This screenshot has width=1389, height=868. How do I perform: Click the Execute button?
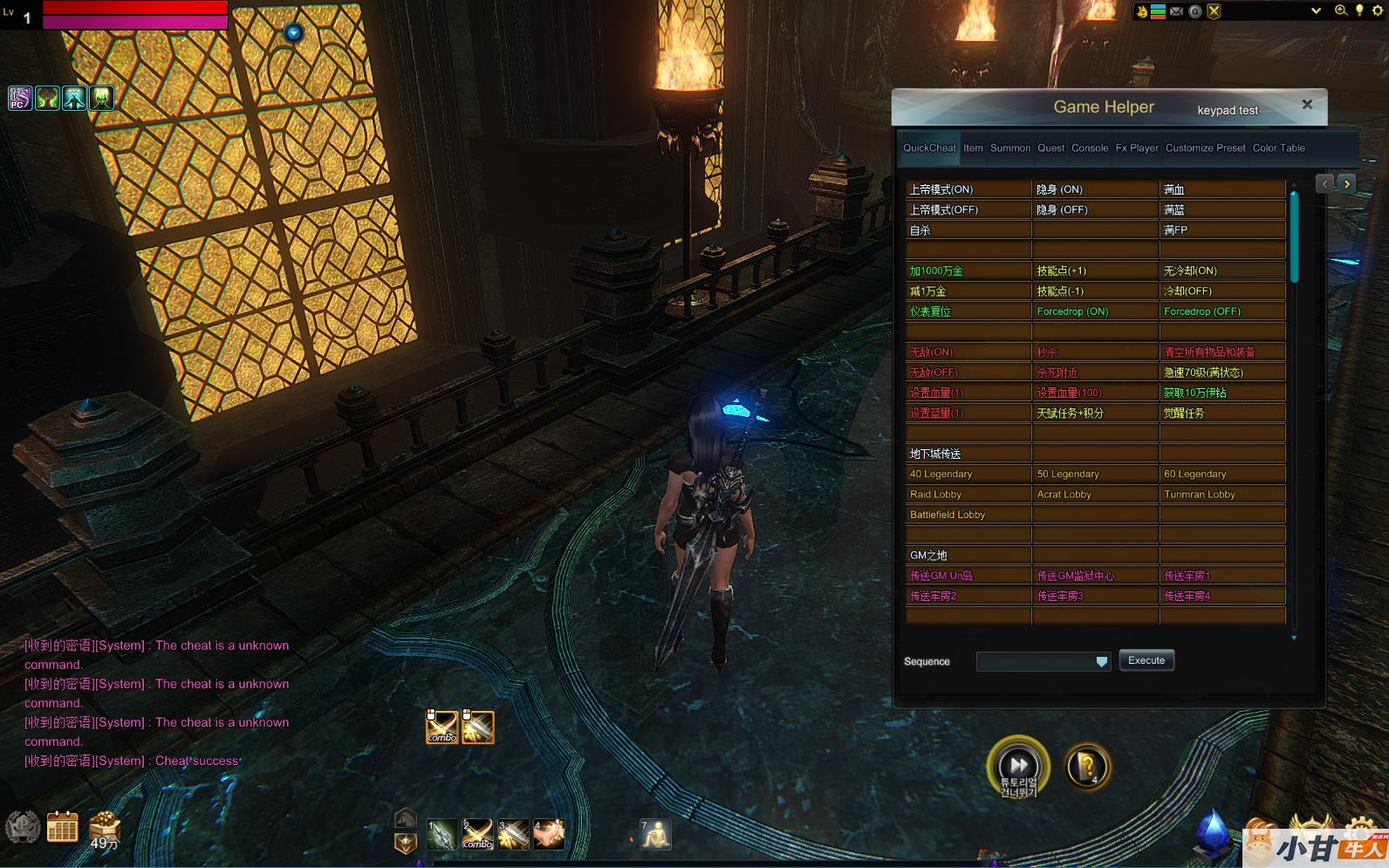1146,660
